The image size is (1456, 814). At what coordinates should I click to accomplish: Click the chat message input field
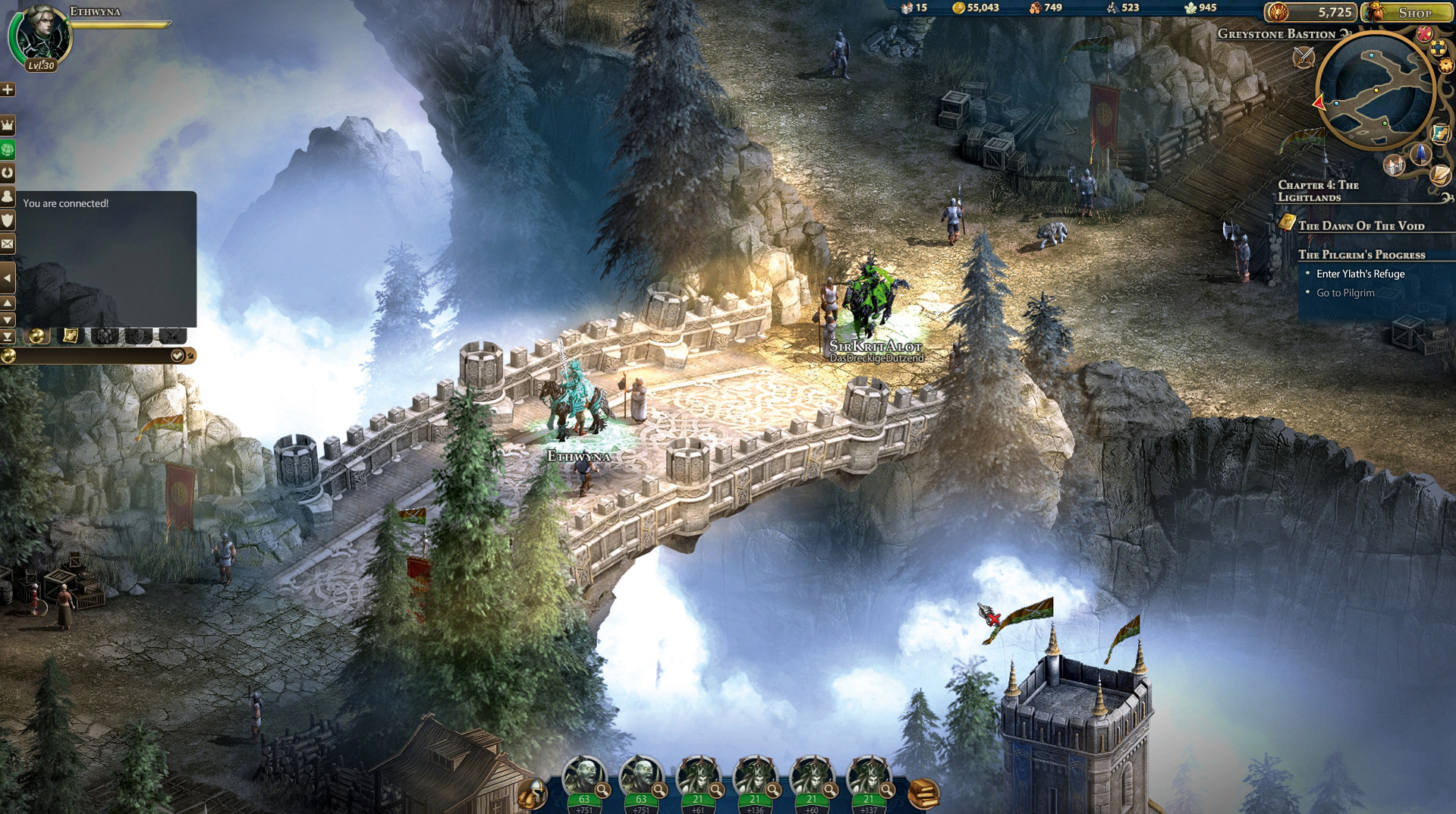[91, 356]
